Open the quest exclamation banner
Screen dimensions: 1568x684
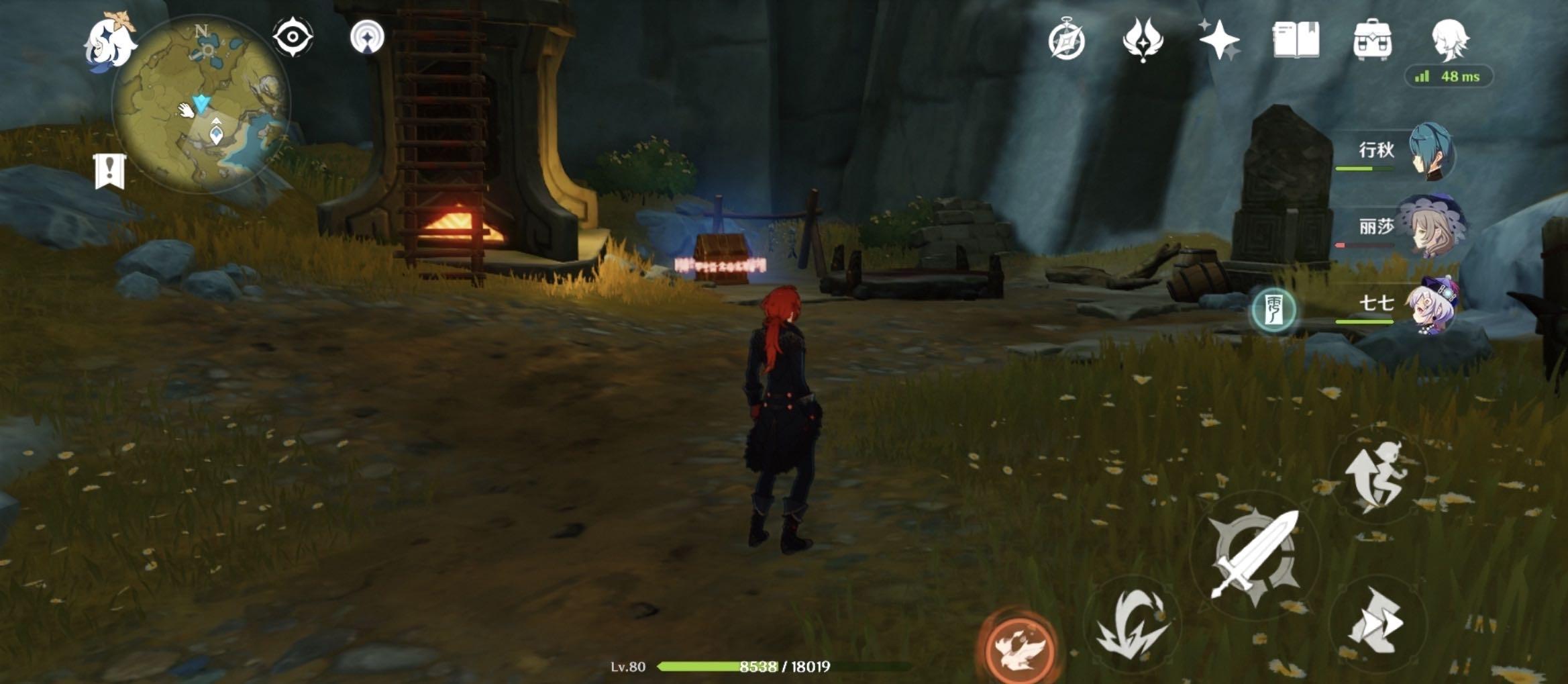coord(110,171)
